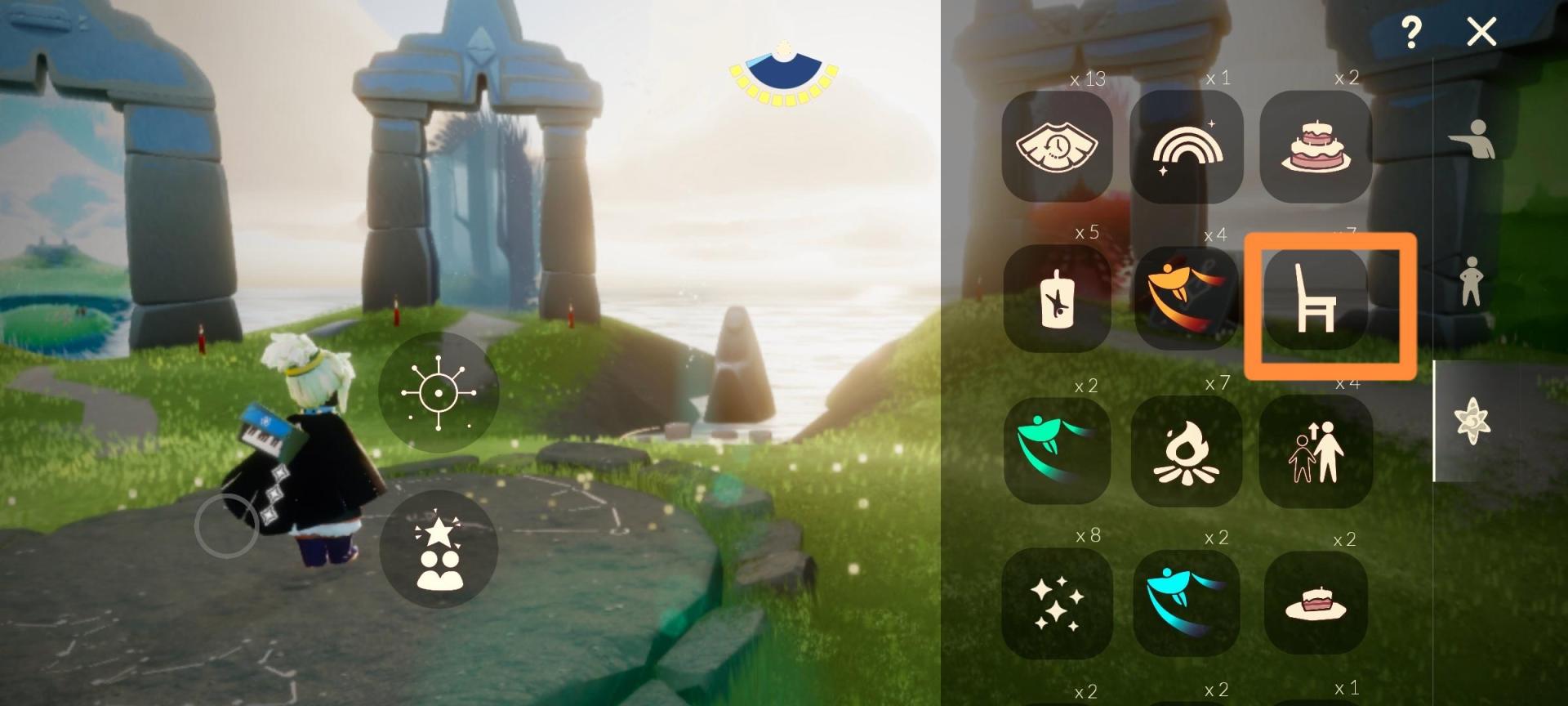Select the cake slice on plate
This screenshot has height=706, width=1568.
[1315, 603]
